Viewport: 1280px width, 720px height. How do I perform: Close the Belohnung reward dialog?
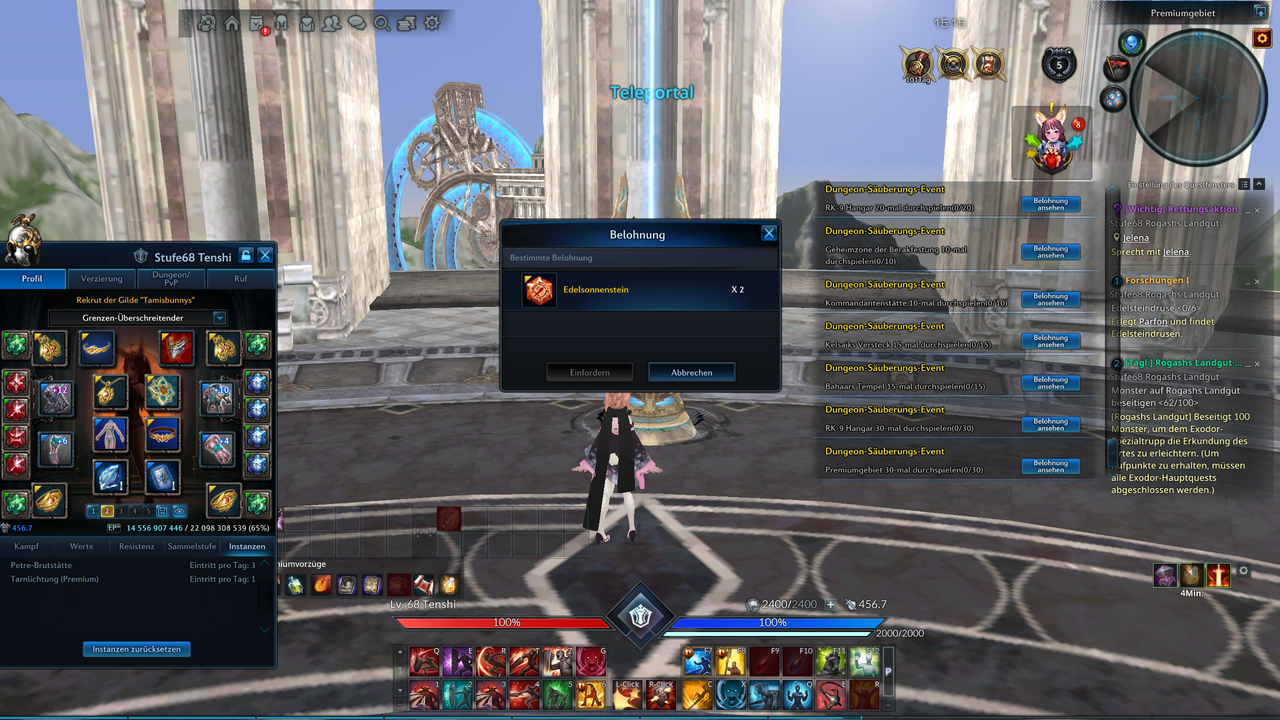point(769,233)
